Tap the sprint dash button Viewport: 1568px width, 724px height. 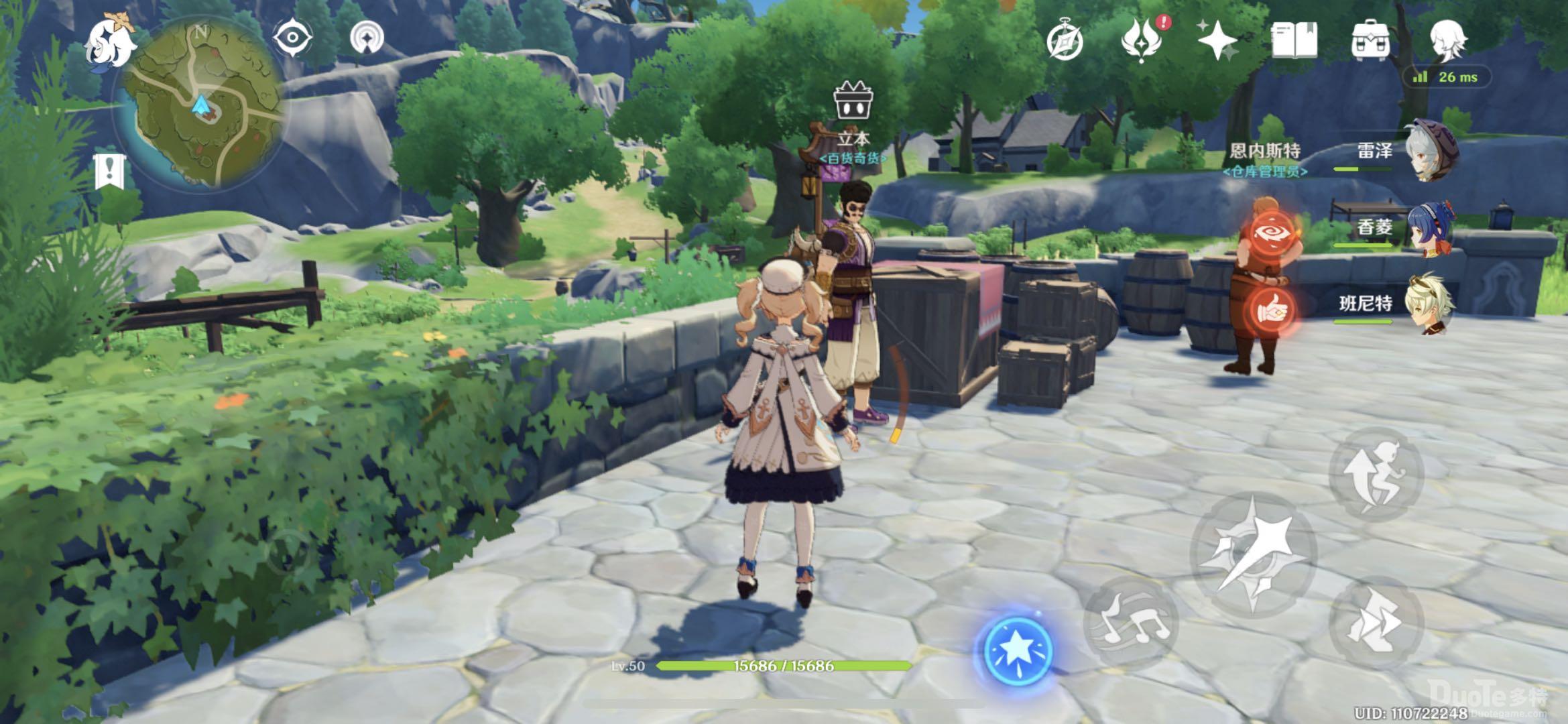point(1376,621)
